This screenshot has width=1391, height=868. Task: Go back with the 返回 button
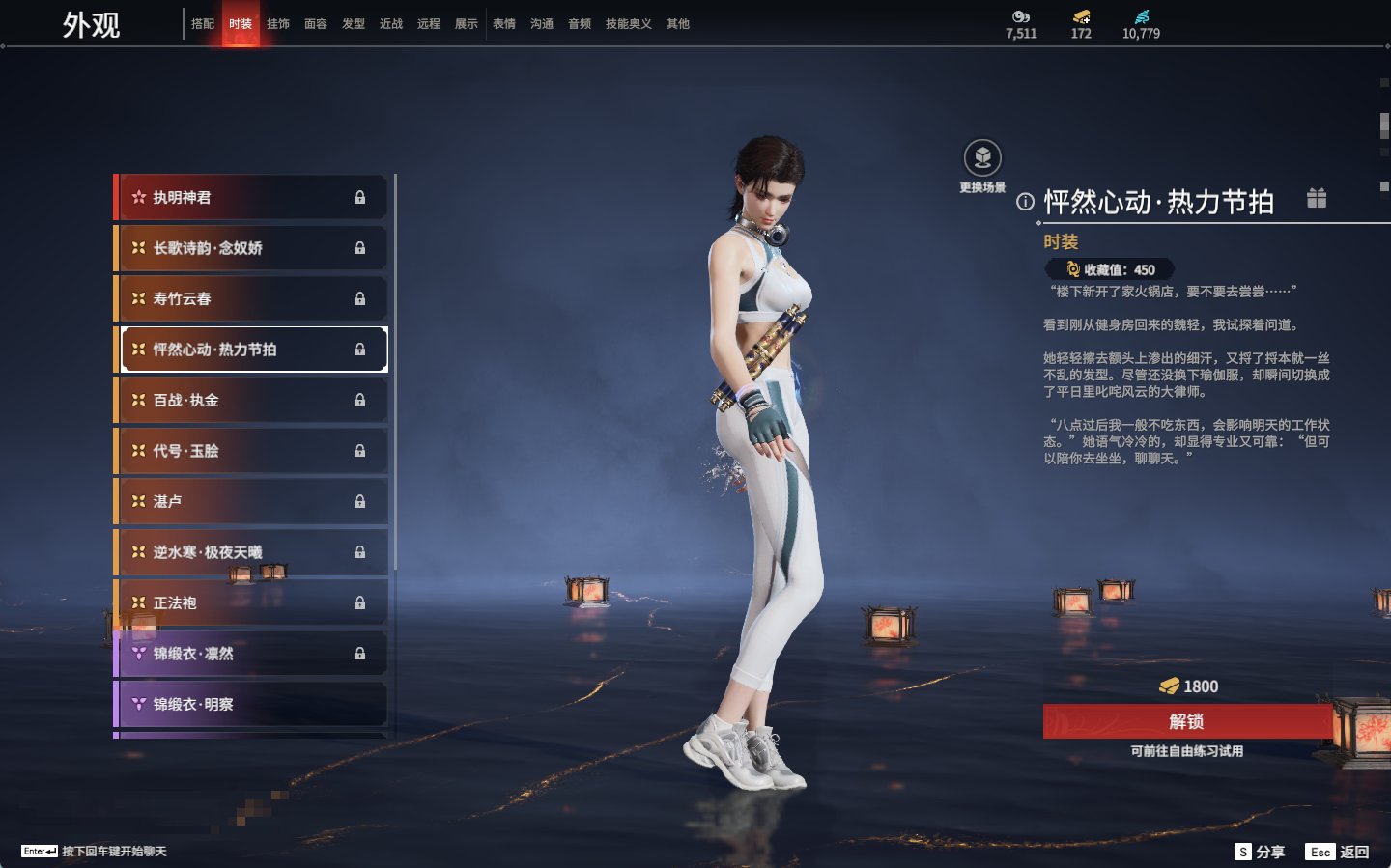click(x=1338, y=852)
